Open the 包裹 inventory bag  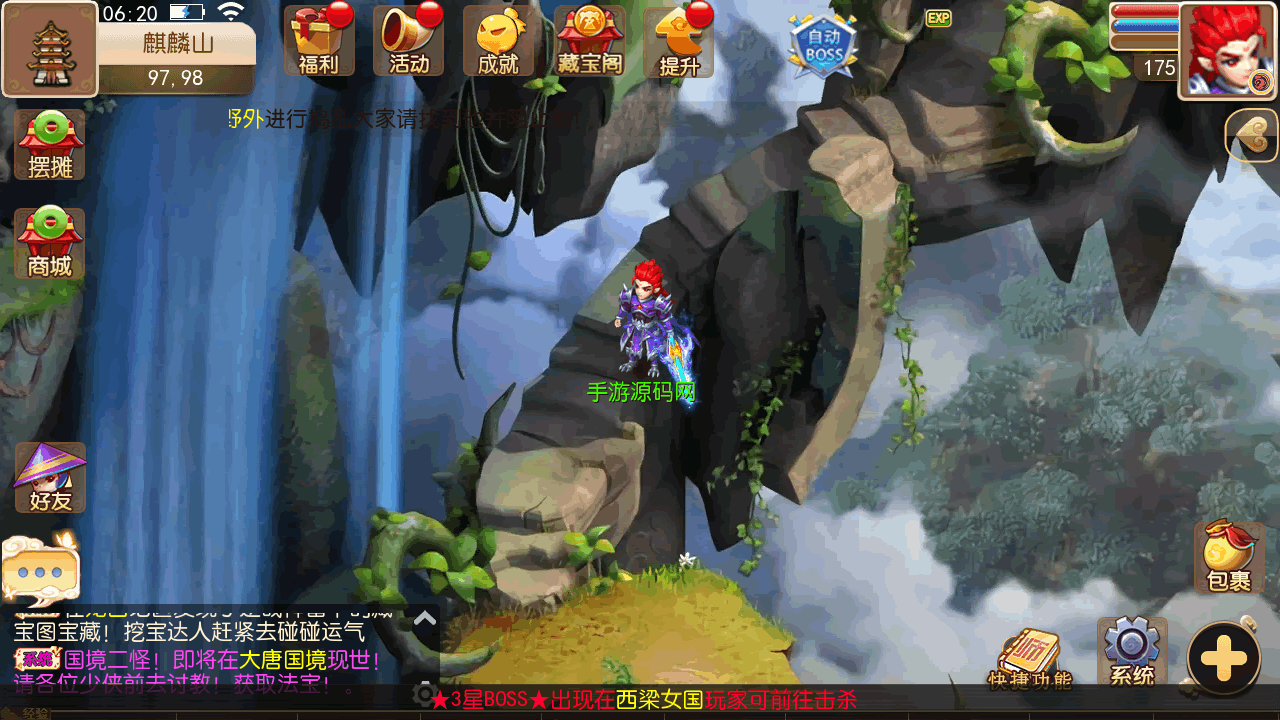click(1229, 557)
